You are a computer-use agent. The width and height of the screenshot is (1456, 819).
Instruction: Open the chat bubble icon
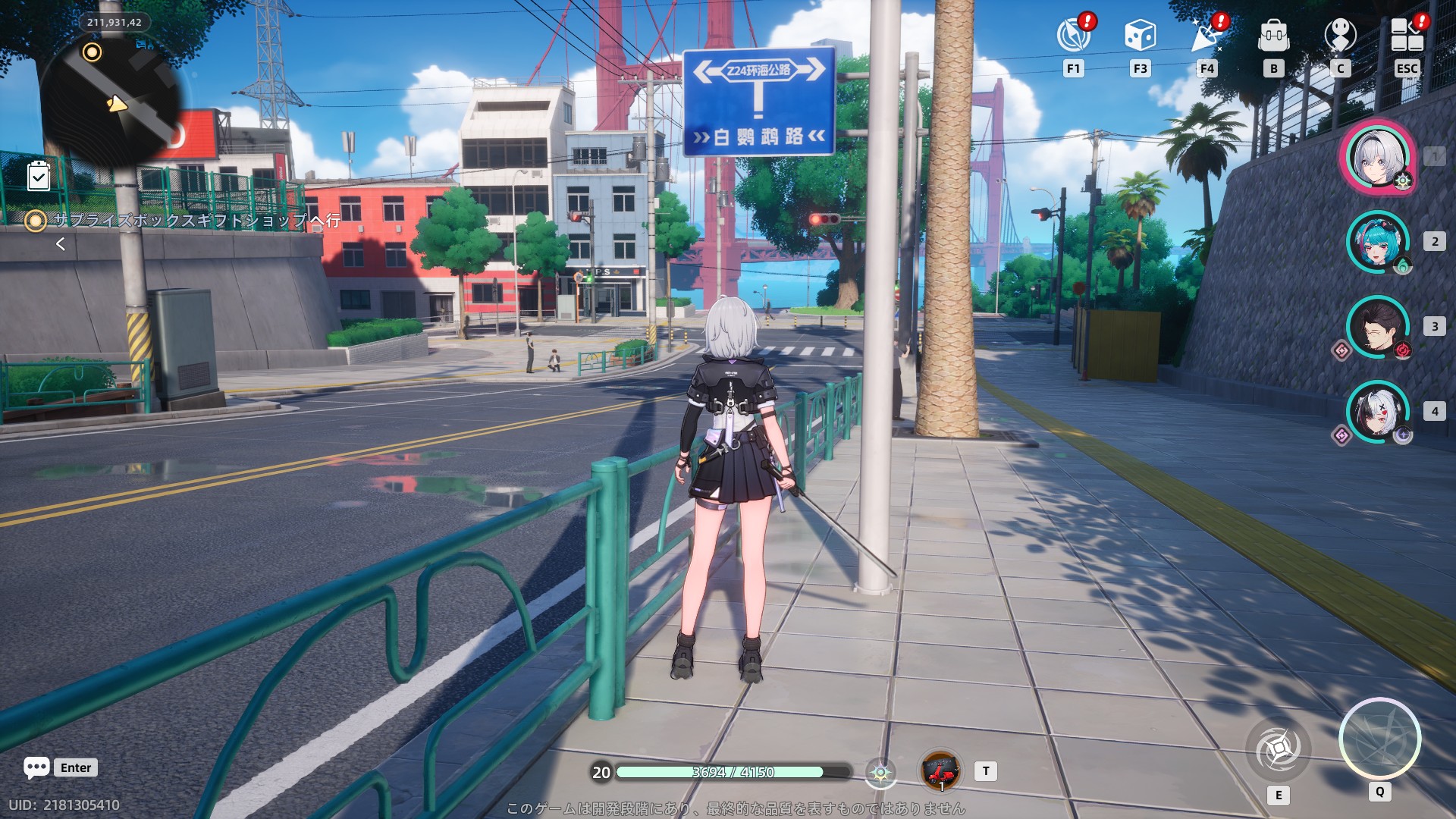click(x=36, y=767)
